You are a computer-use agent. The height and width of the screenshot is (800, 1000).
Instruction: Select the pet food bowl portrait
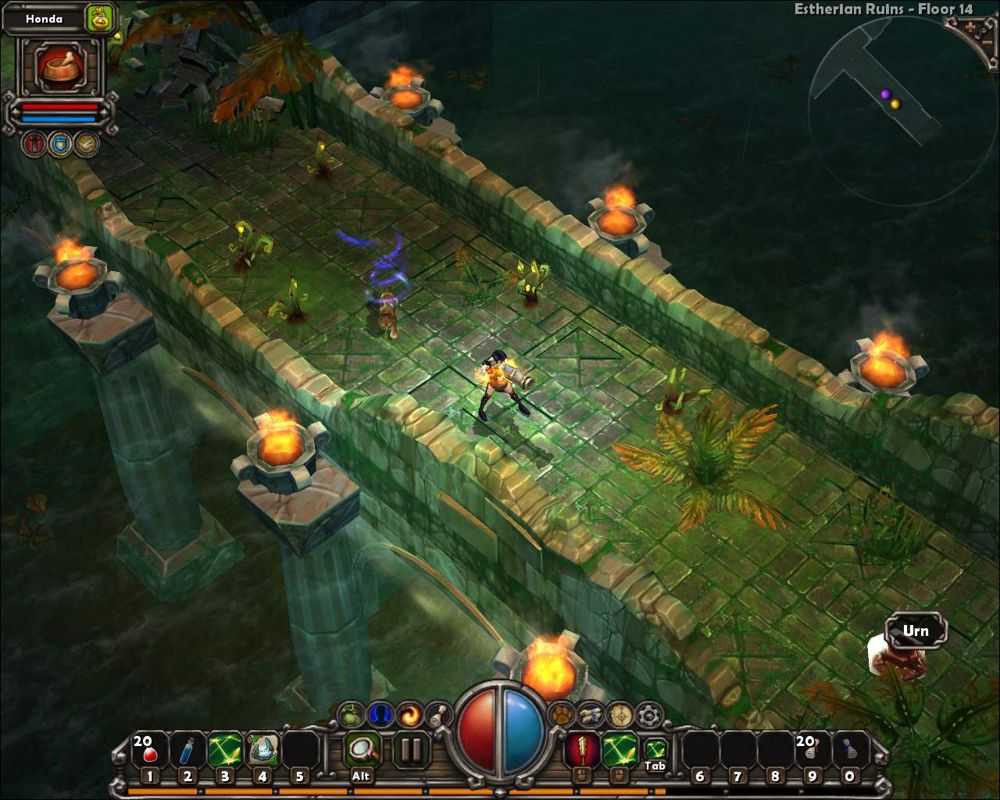(60, 67)
